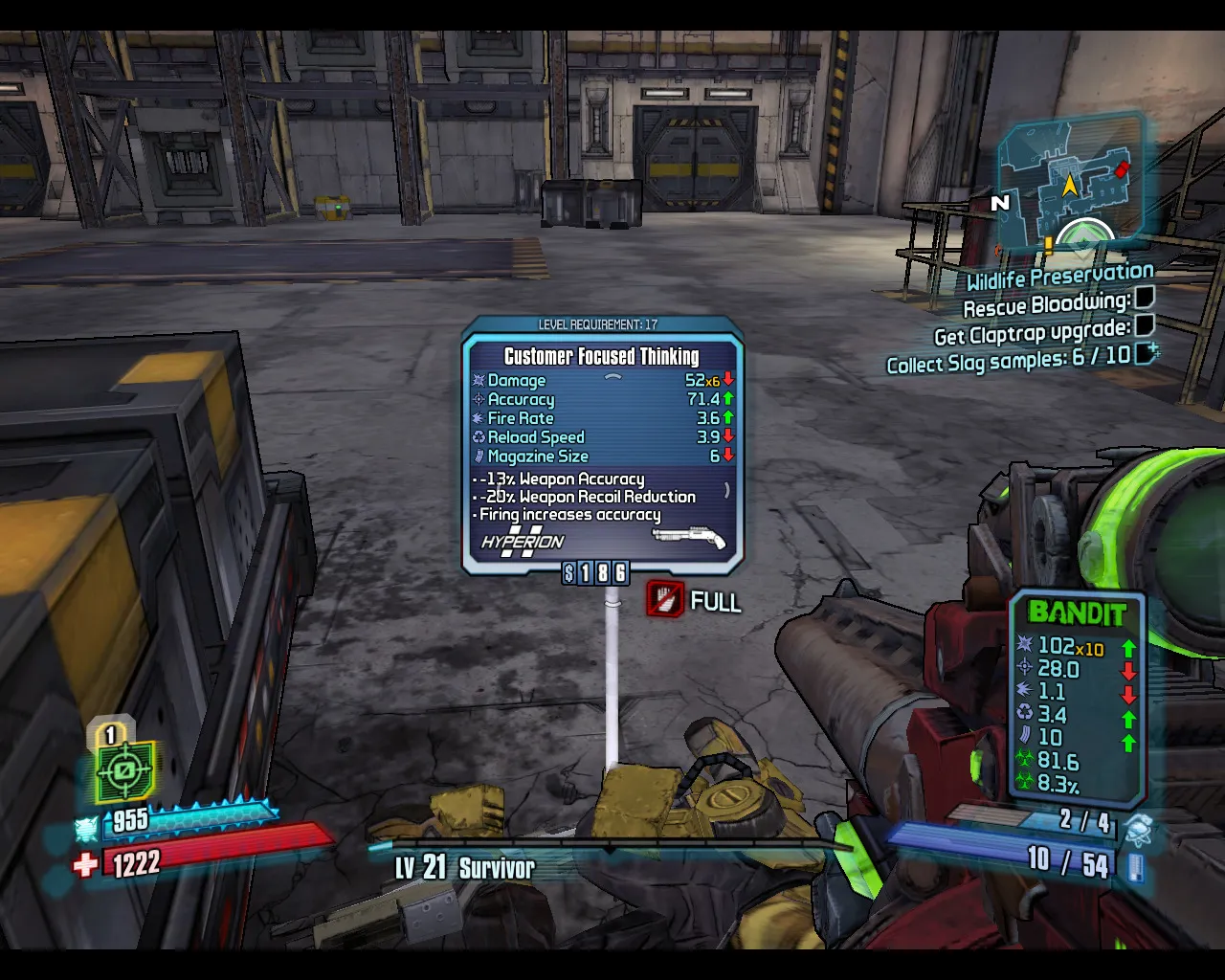Click the Hyperion manufacturer logo

click(523, 541)
